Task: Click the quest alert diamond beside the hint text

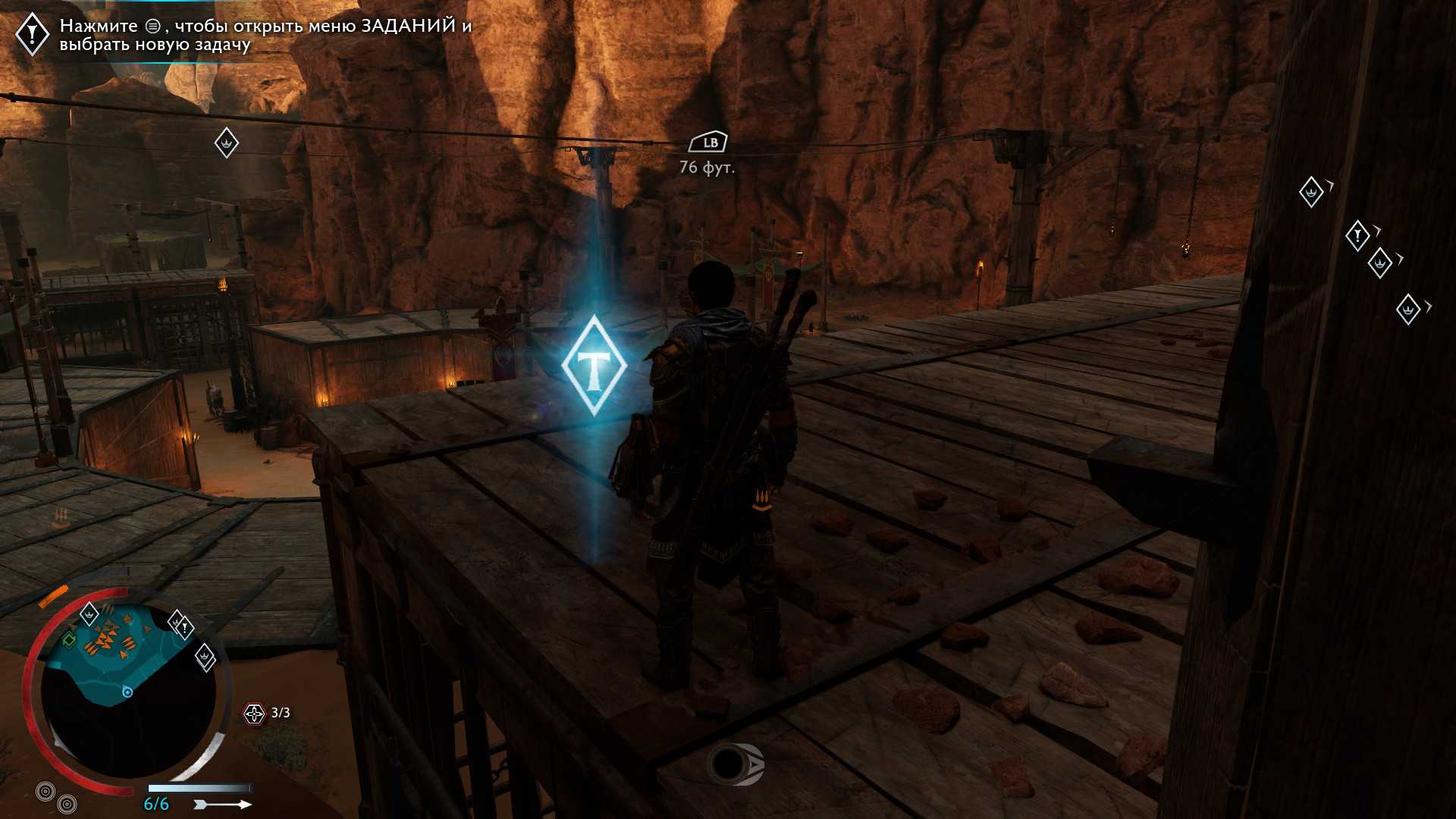Action: tap(33, 34)
